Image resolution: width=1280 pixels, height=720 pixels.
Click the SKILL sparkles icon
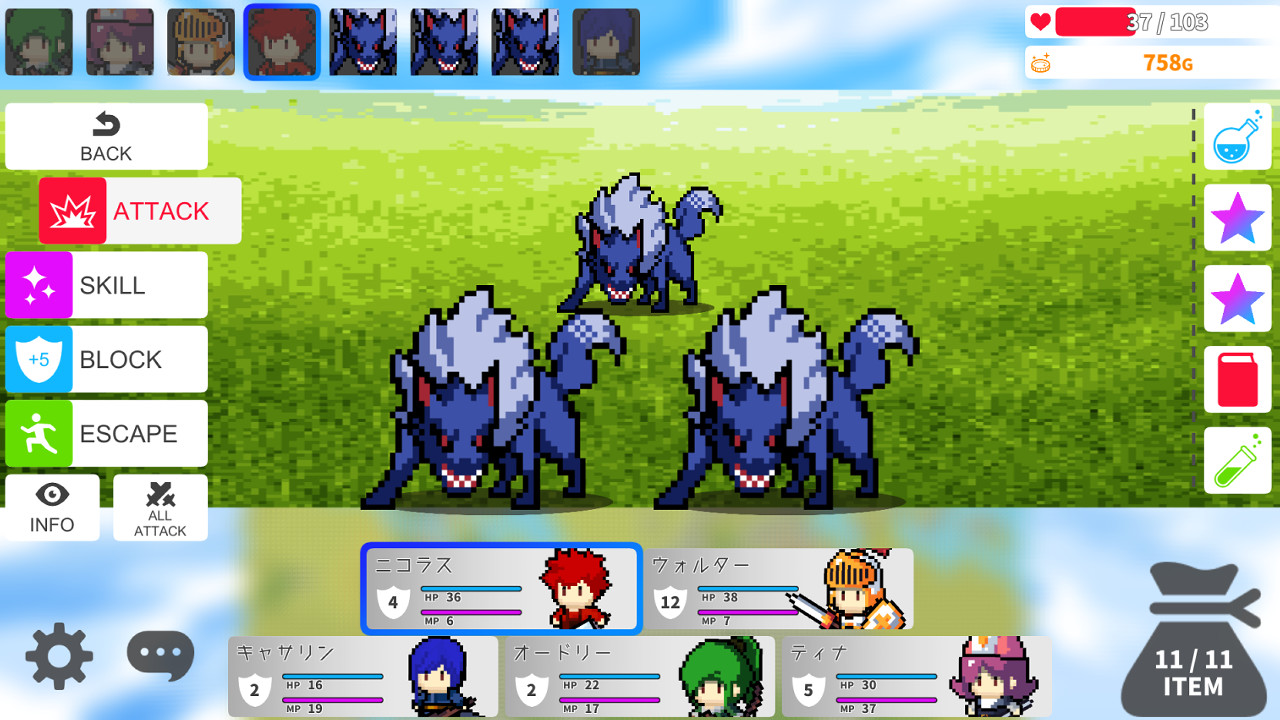tap(38, 284)
